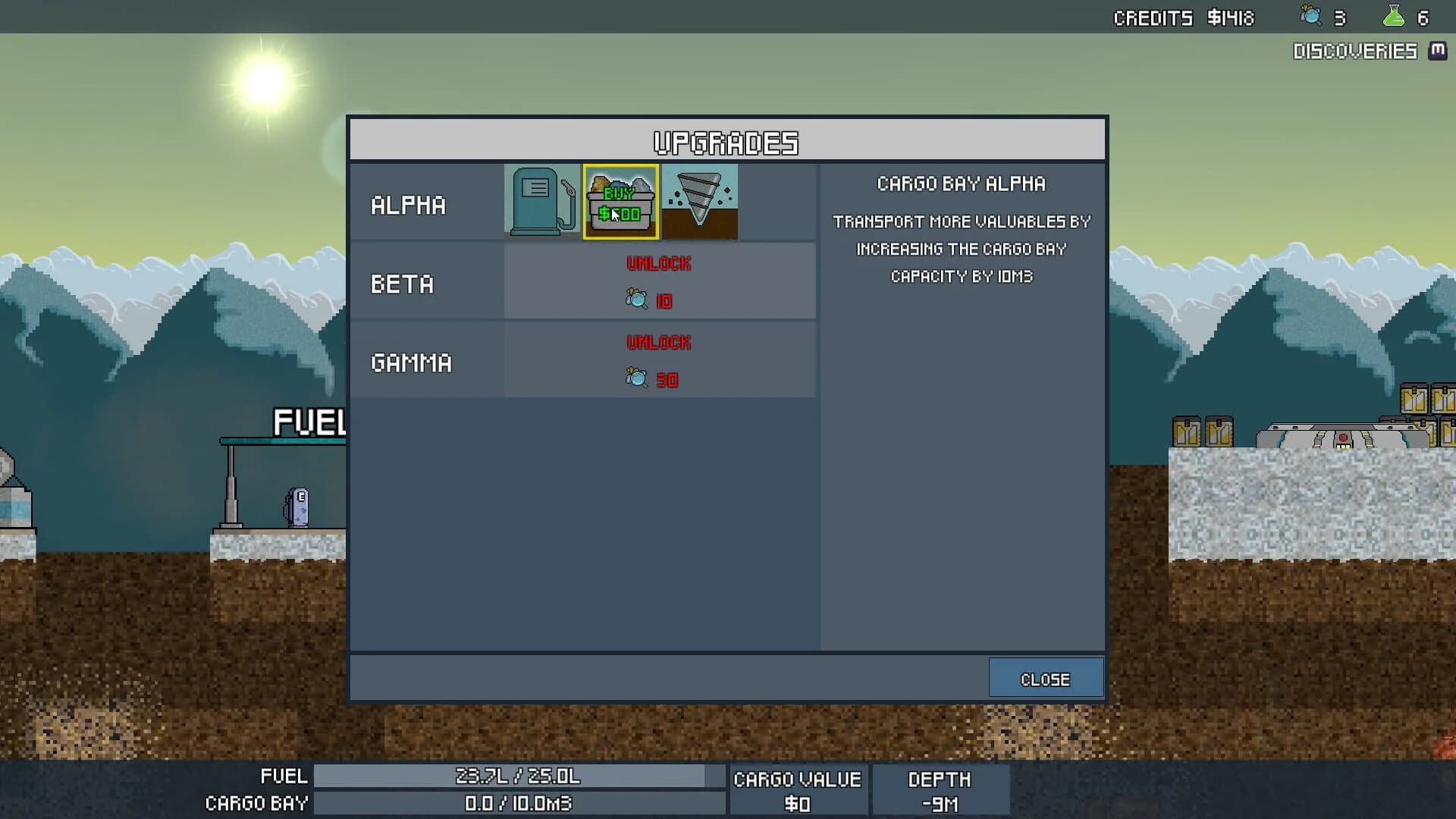Select the Beta upgrade row

click(x=402, y=284)
